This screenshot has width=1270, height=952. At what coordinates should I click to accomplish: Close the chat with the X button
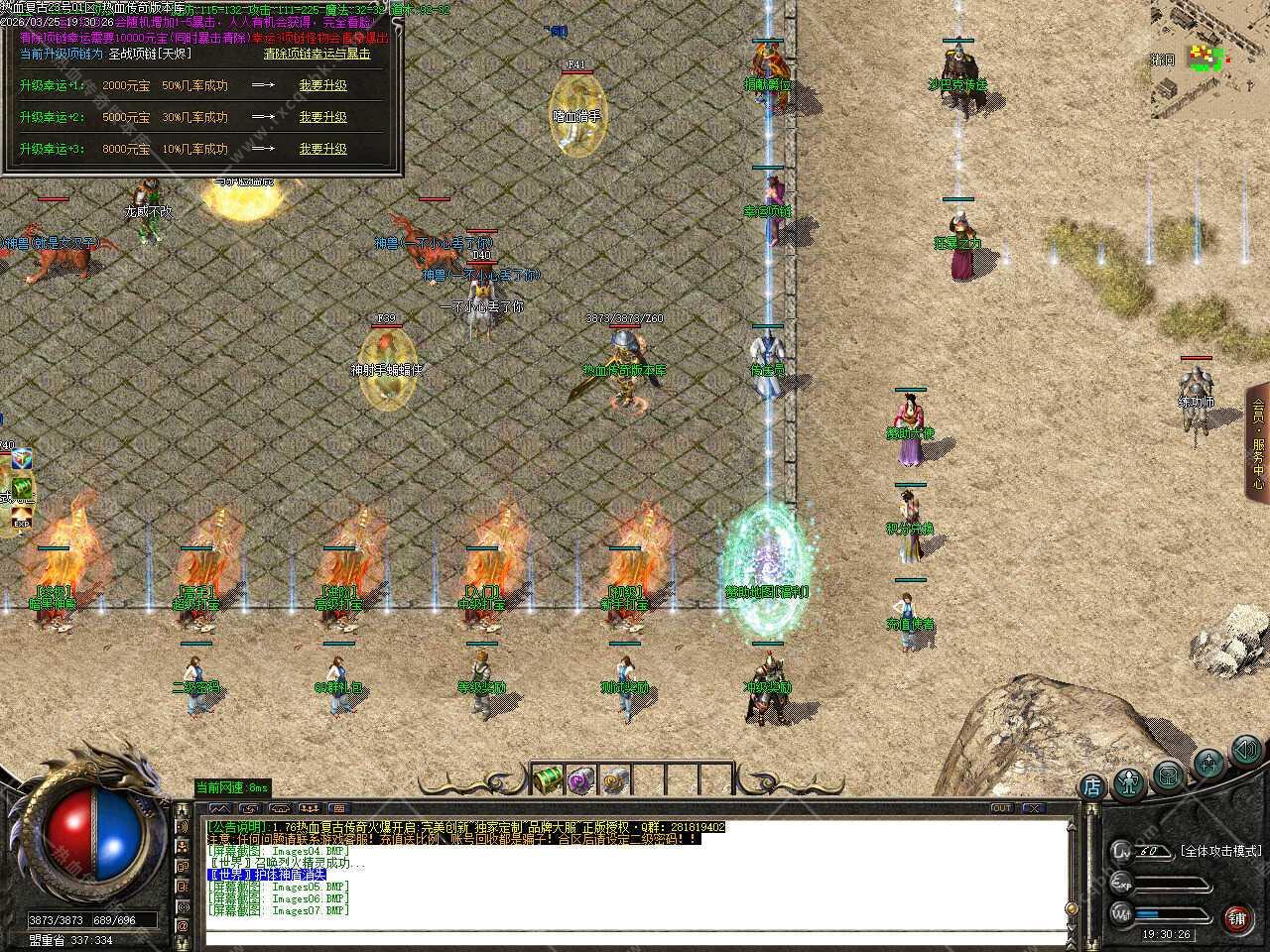click(1032, 808)
